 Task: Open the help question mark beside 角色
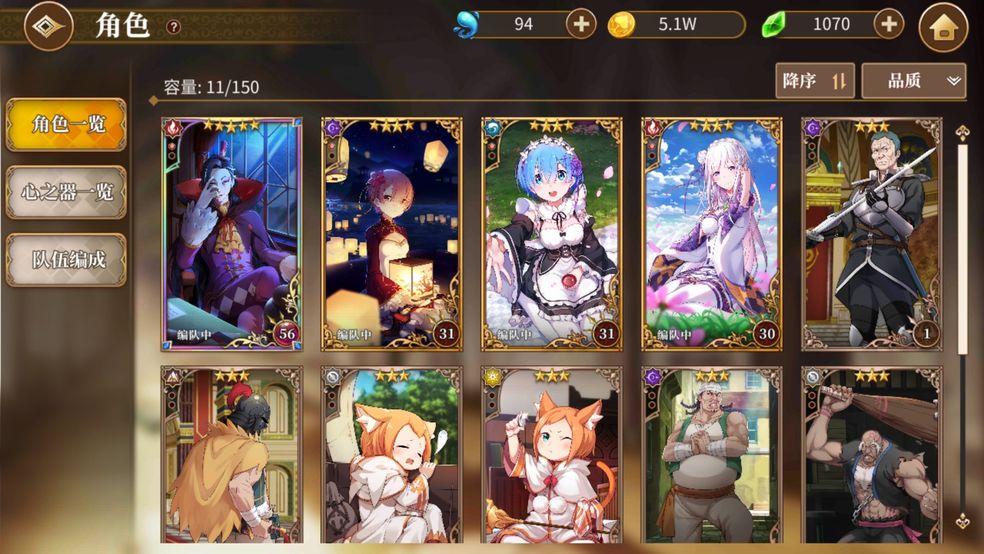173,27
